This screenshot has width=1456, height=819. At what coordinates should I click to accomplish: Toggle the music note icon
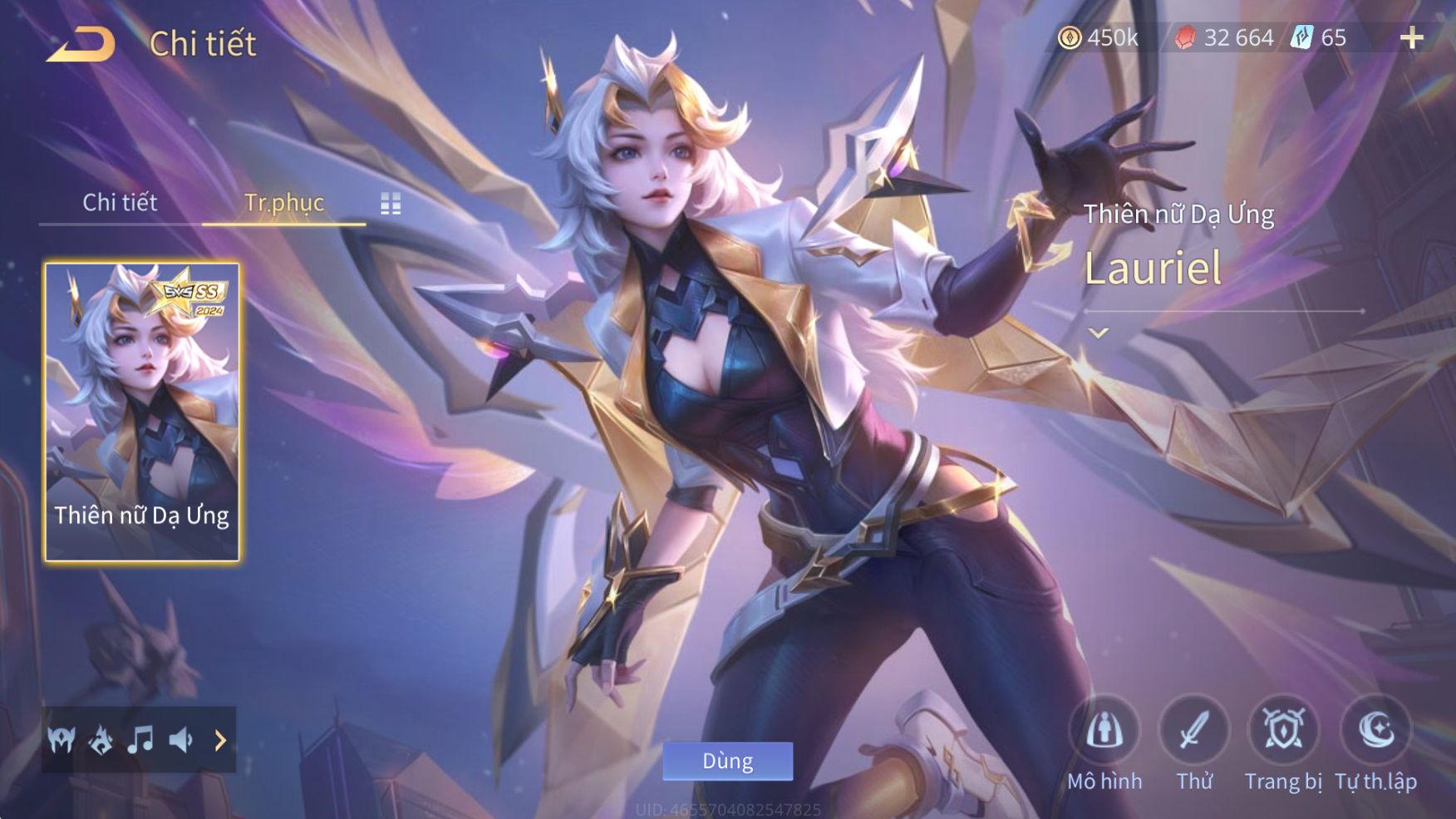coord(140,739)
